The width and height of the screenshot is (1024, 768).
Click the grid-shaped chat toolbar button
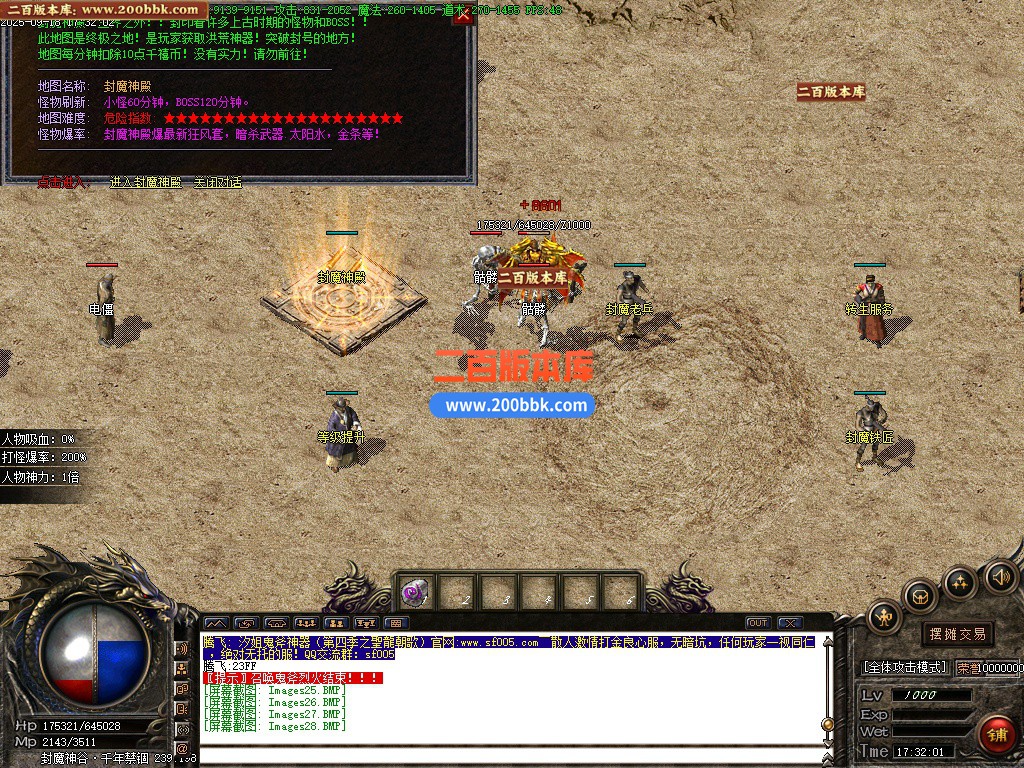coord(396,623)
